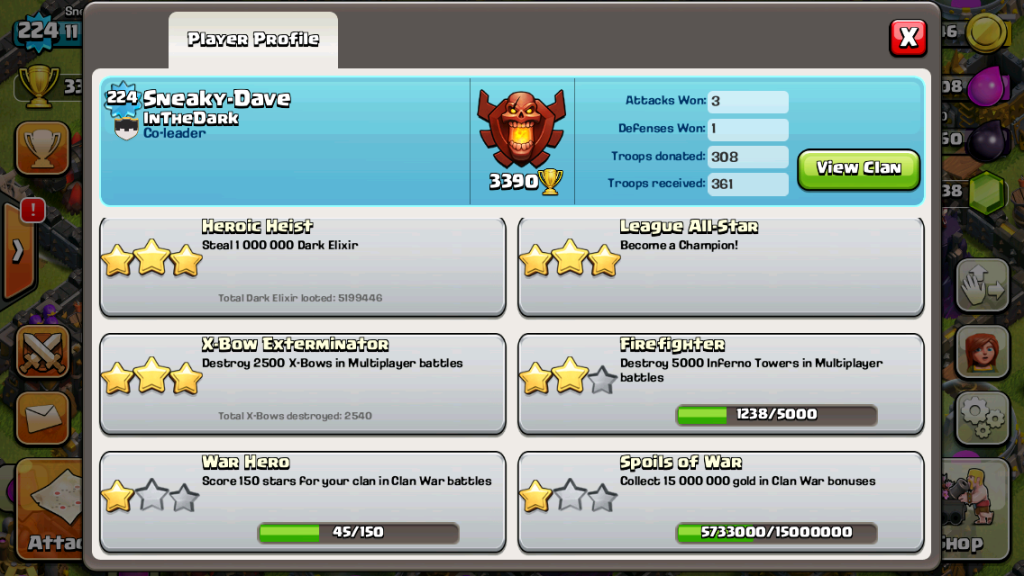This screenshot has width=1024, height=576.
Task: Click the Firefighter achievement entry
Action: [x=720, y=384]
